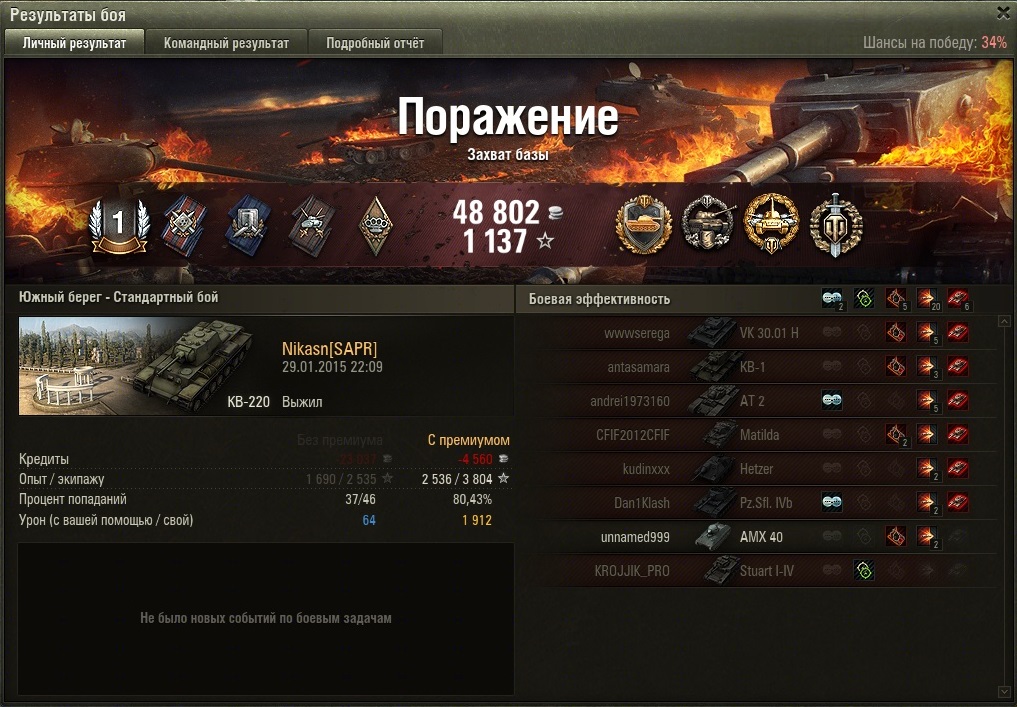Click the CFIF2012CFIF Matilda row
Screen dimensions: 1017x707
click(x=760, y=435)
